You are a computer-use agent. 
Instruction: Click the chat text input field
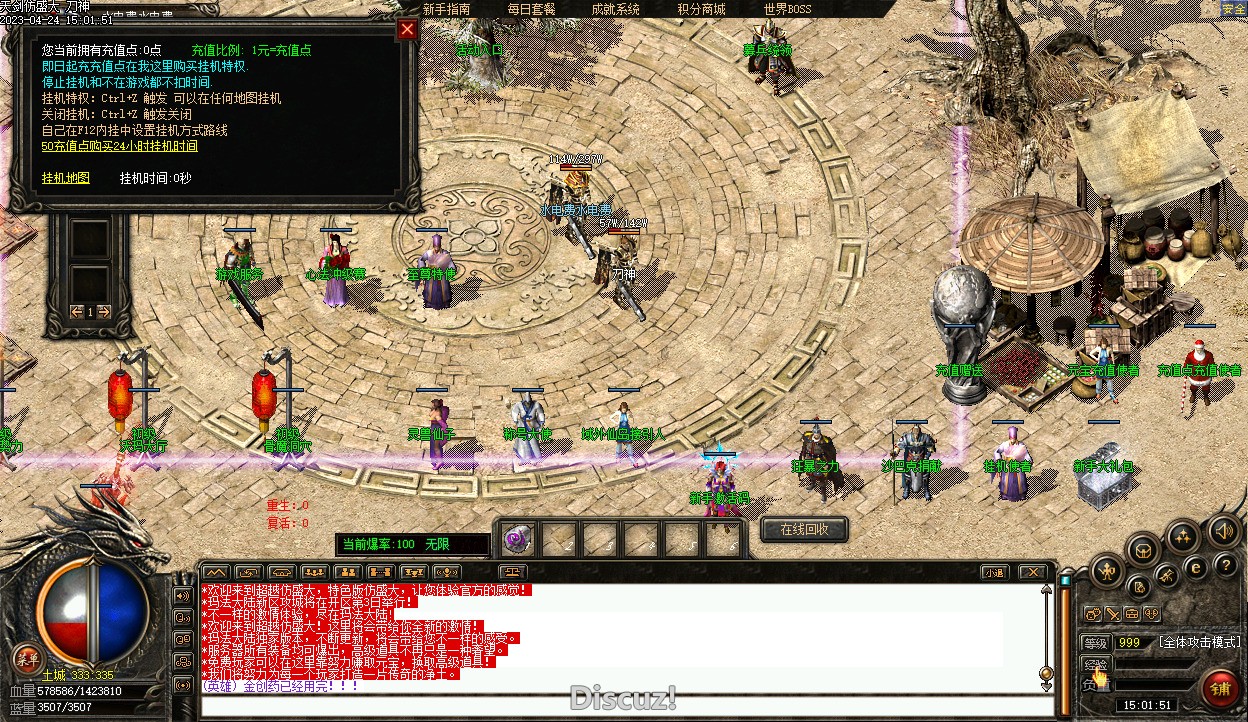click(x=620, y=705)
